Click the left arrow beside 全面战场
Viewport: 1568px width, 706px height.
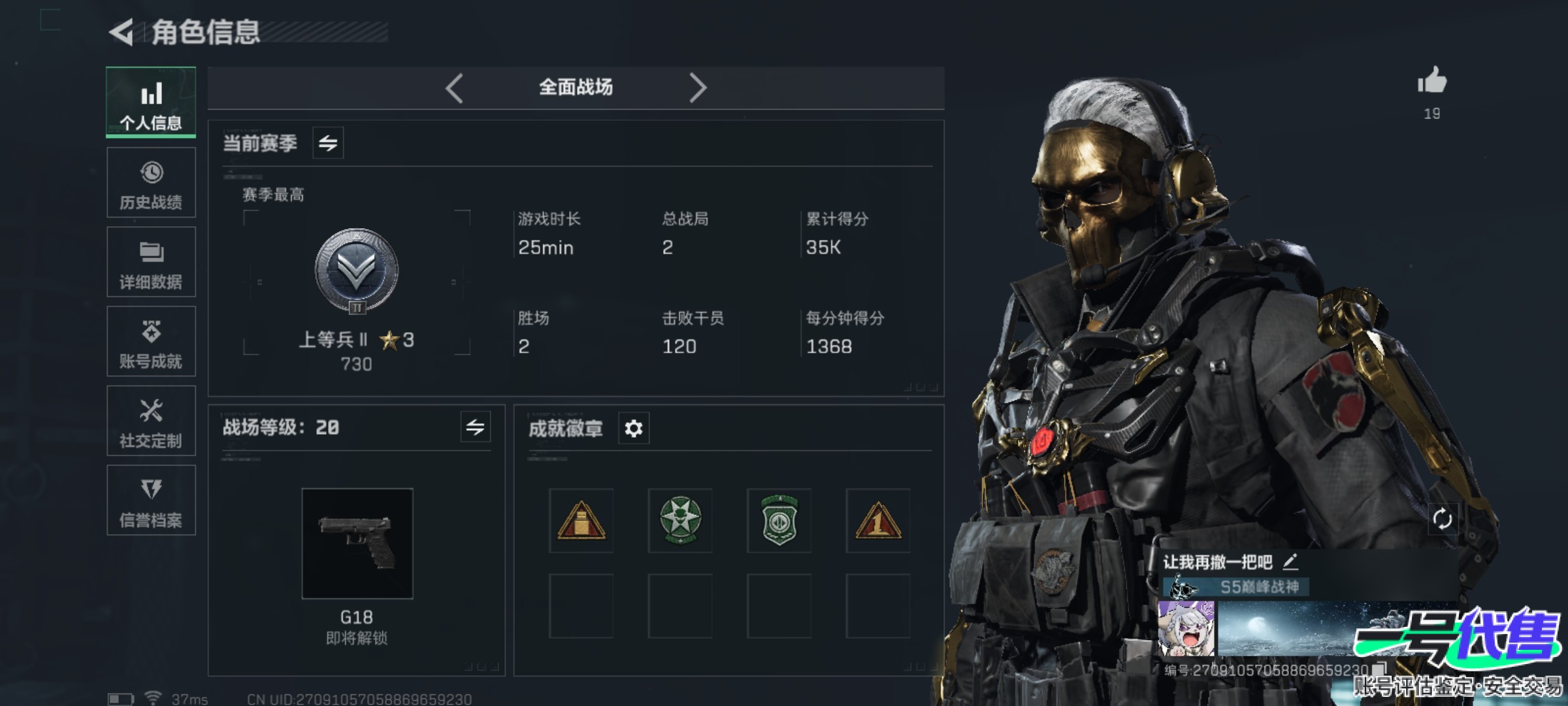tap(454, 88)
